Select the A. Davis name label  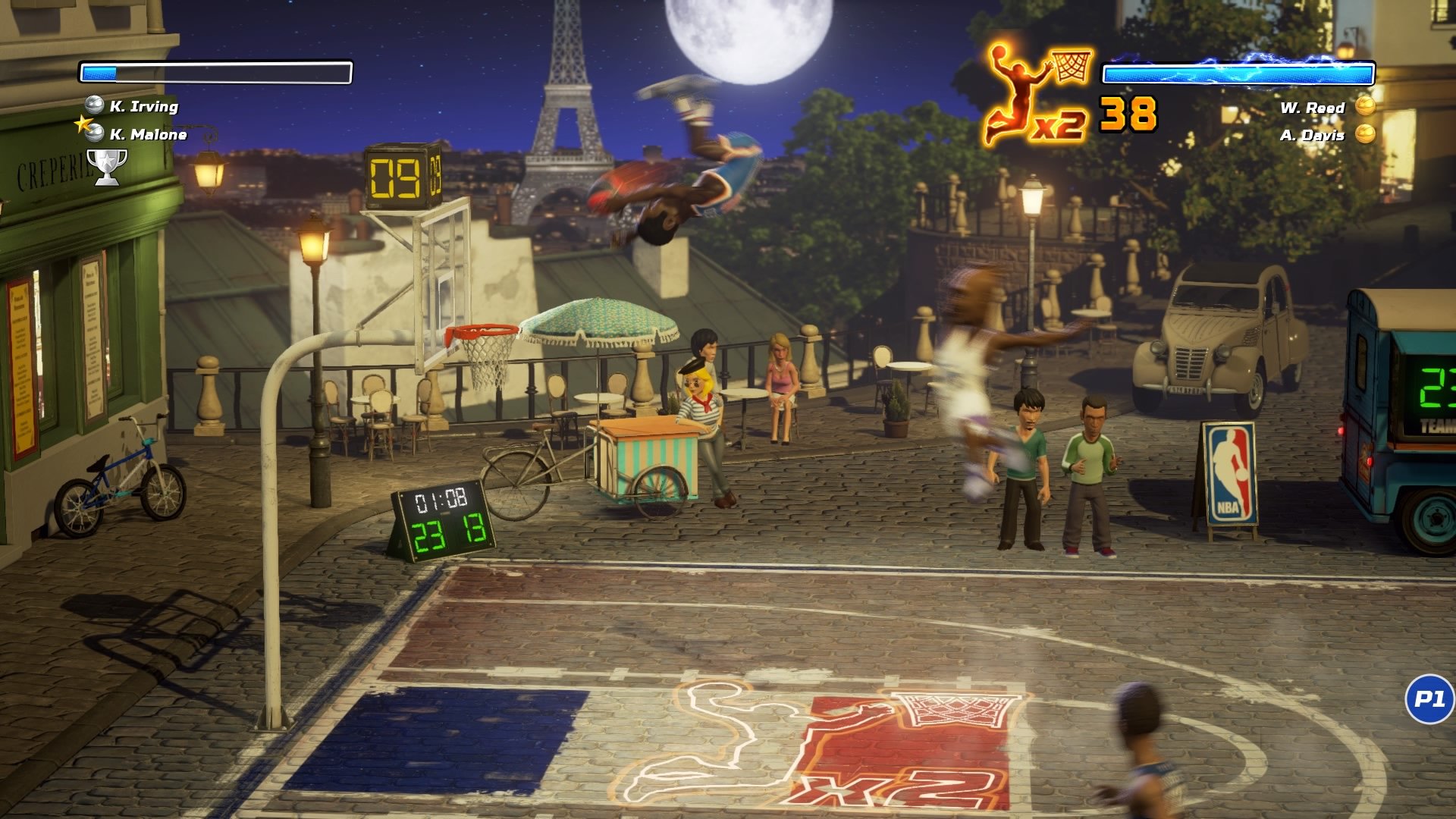[x=1313, y=135]
